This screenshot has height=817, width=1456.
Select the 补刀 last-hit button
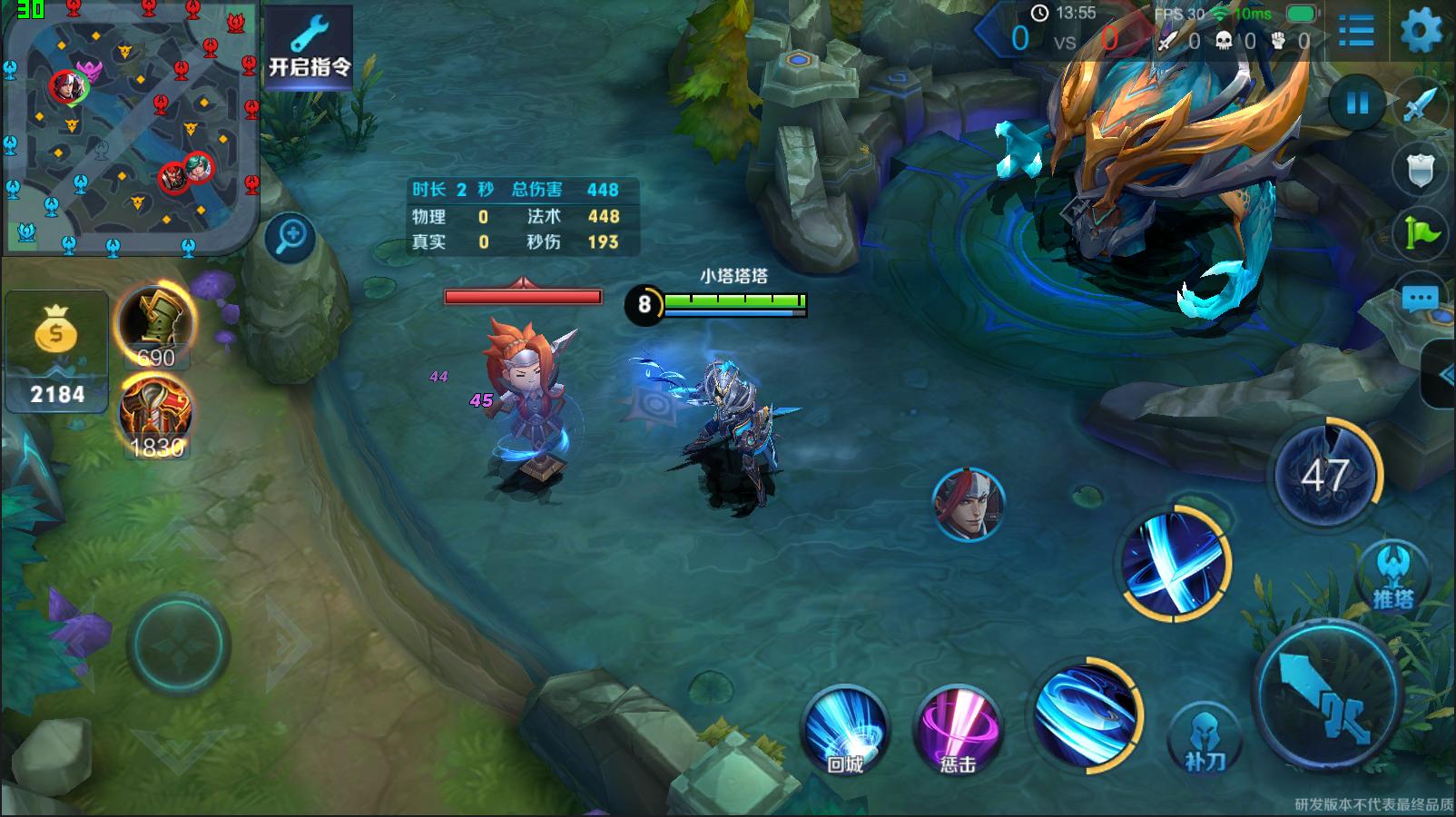[1205, 737]
